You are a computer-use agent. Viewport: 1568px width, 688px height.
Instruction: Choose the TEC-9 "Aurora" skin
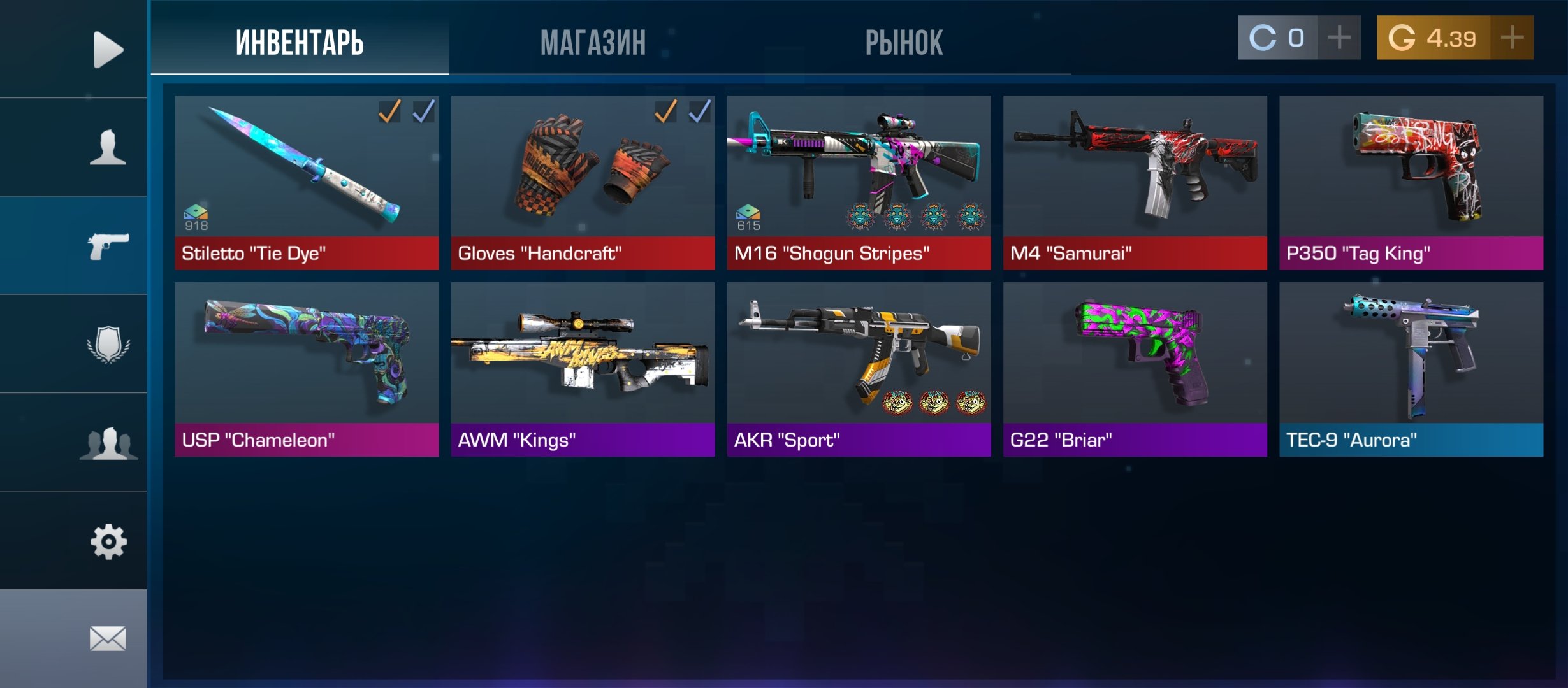1411,369
